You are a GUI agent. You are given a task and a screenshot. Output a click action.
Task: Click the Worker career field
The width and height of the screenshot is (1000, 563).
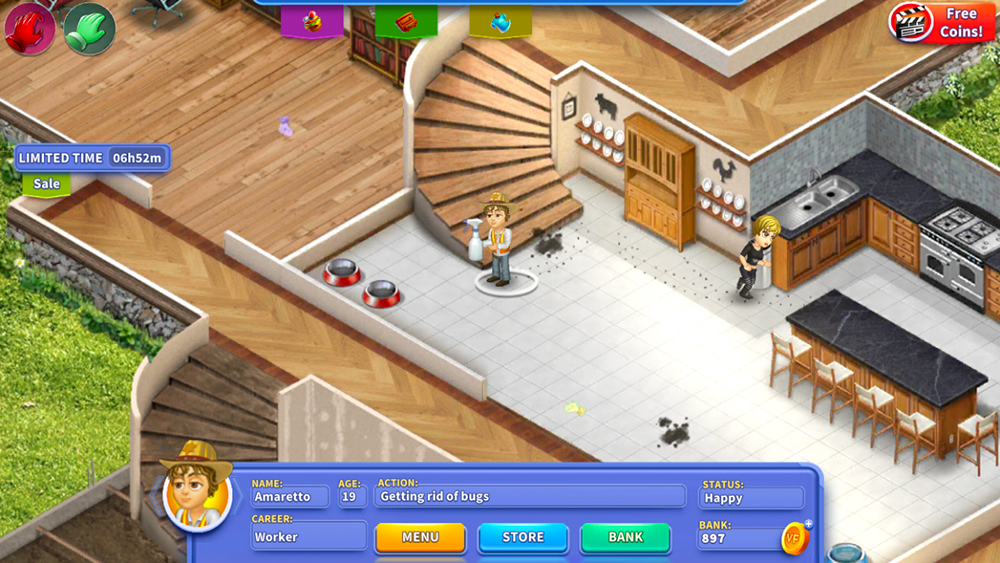(x=308, y=537)
